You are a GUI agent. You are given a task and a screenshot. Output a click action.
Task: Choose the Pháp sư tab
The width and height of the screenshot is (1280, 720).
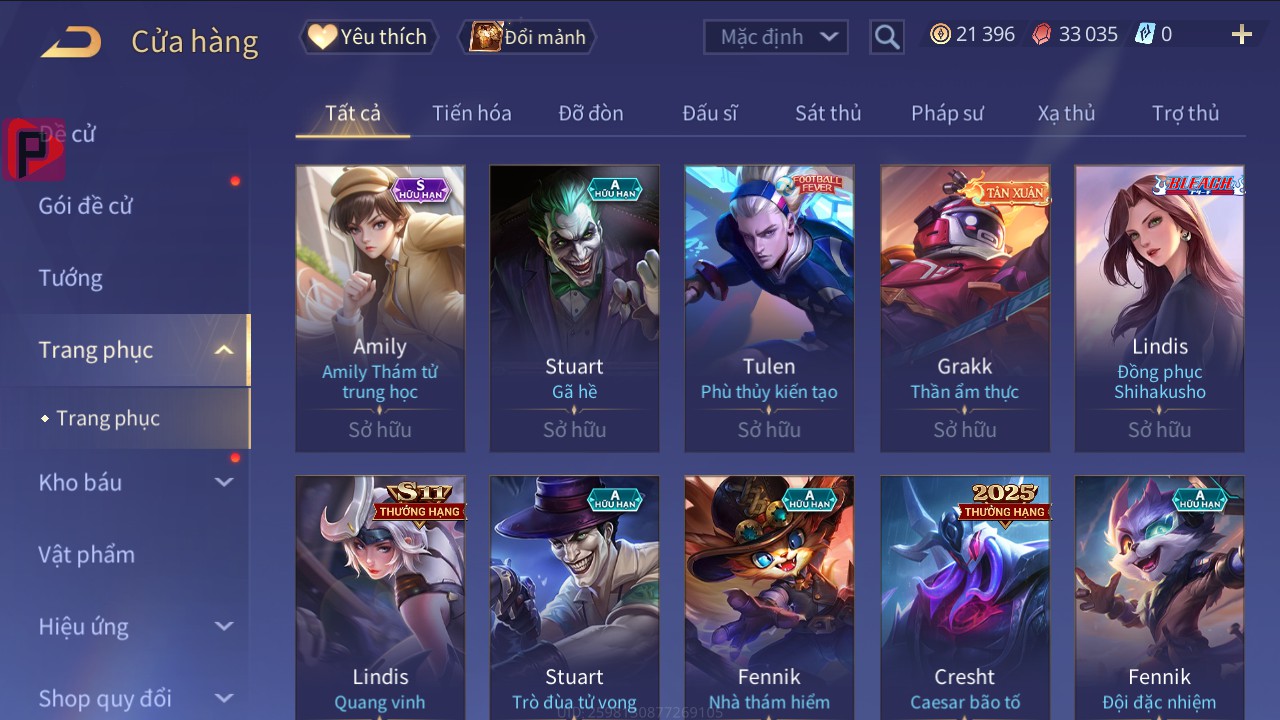click(x=947, y=113)
